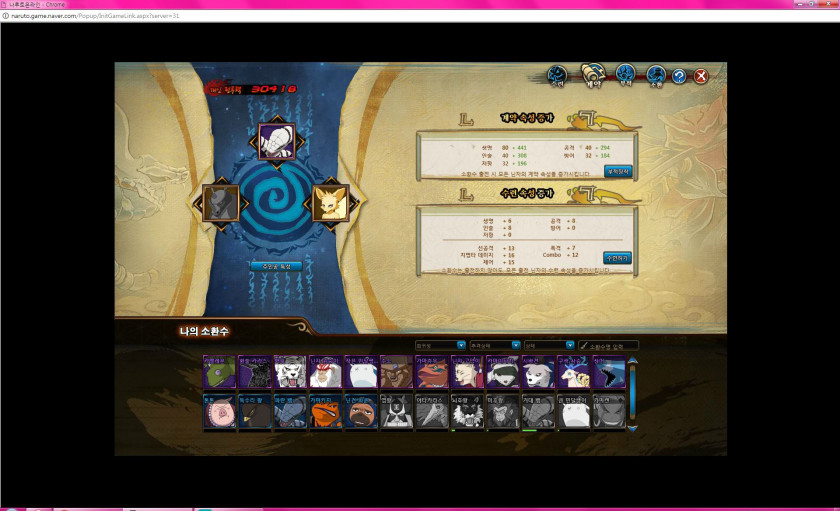Select the third blue swirl tab at top
840x511 pixels.
pos(626,75)
